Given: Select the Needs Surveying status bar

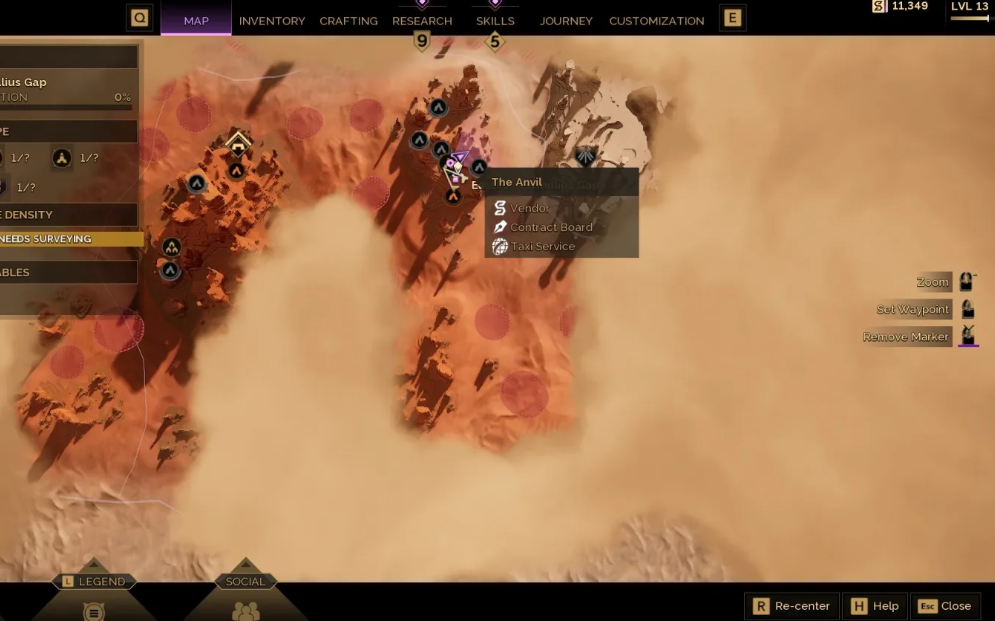Looking at the screenshot, I should (x=68, y=239).
